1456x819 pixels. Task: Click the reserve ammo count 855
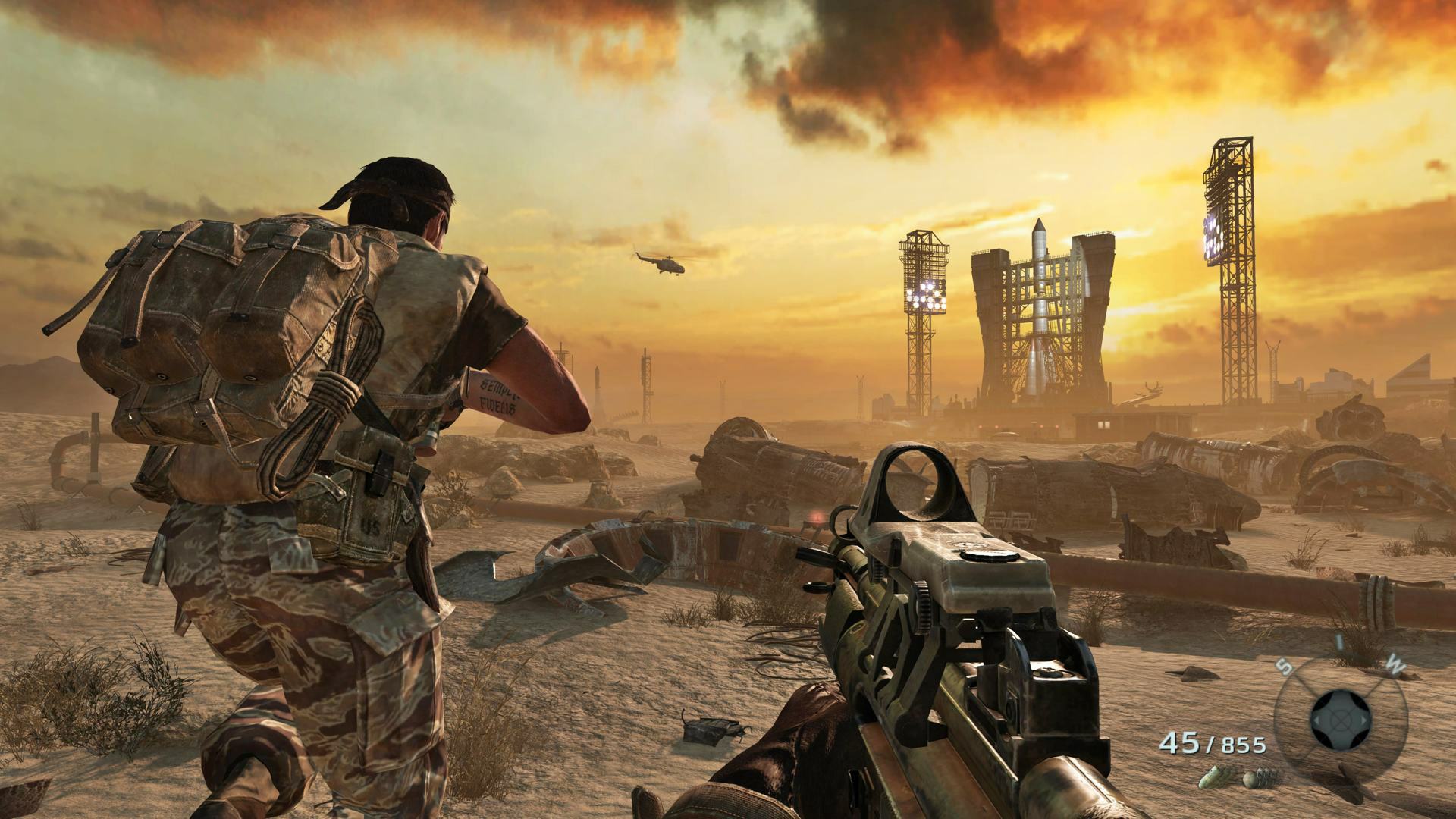click(1244, 744)
